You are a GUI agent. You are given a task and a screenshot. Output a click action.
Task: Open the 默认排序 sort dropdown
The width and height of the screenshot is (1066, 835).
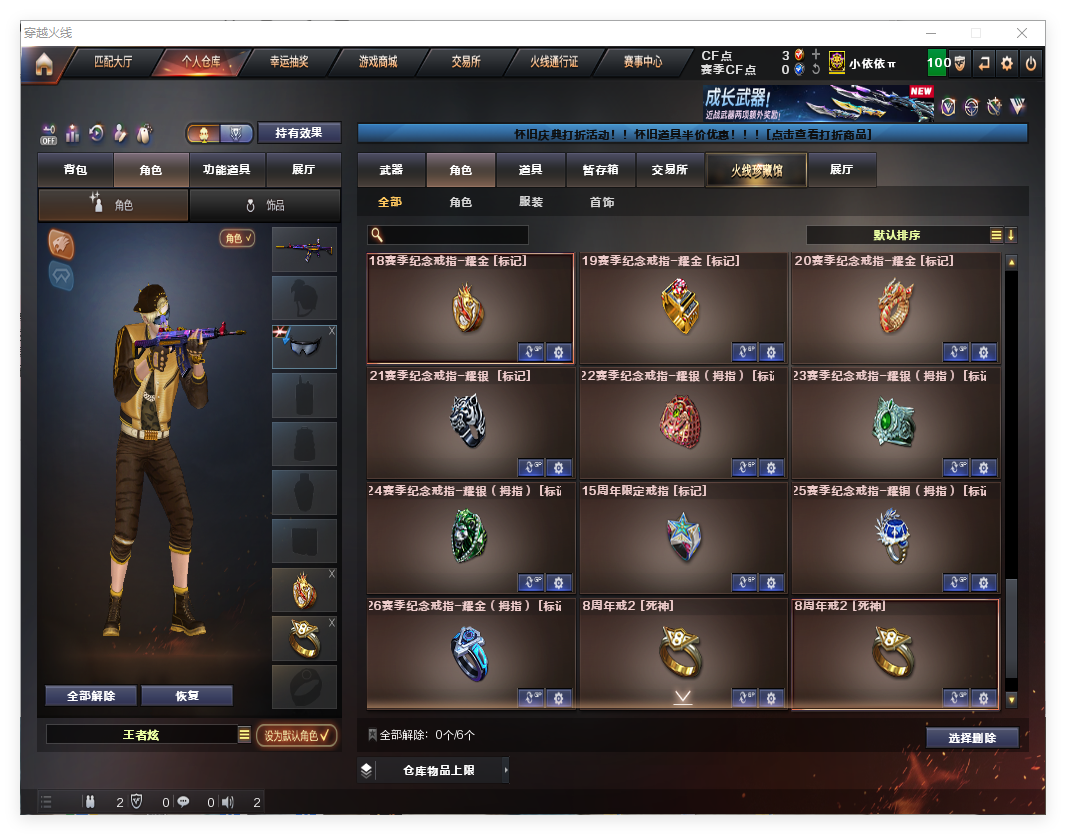click(x=897, y=235)
